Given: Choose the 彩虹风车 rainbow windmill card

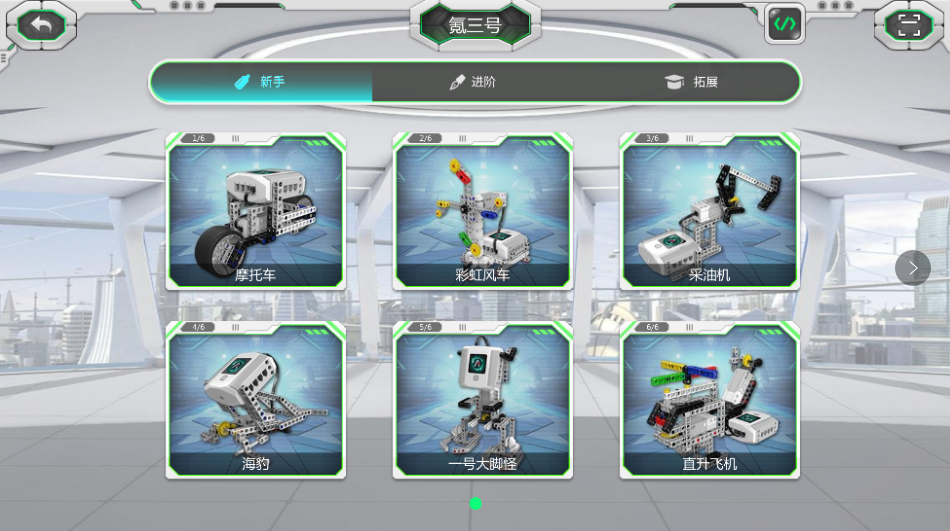Looking at the screenshot, I should point(482,212).
